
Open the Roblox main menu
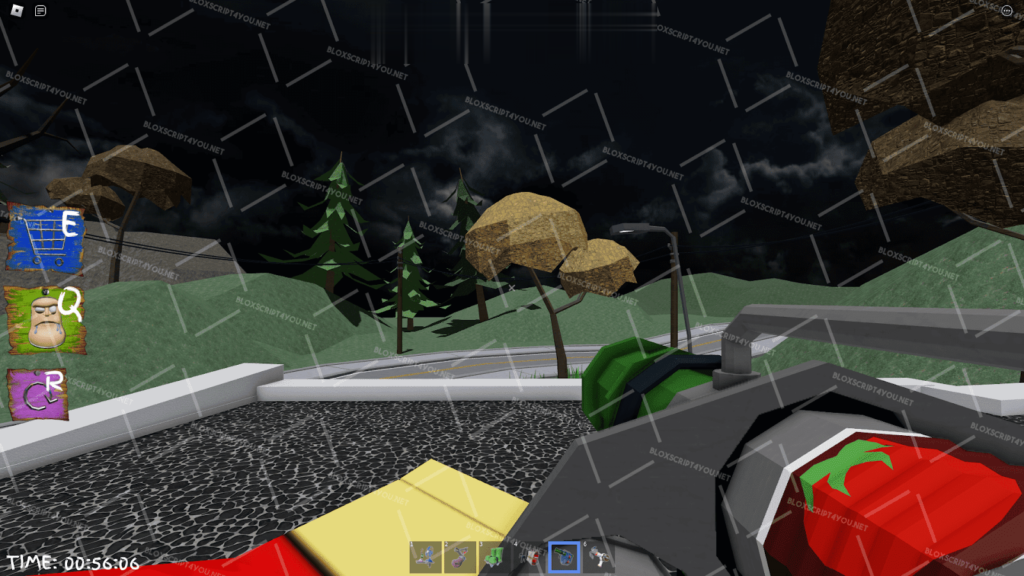(x=14, y=11)
